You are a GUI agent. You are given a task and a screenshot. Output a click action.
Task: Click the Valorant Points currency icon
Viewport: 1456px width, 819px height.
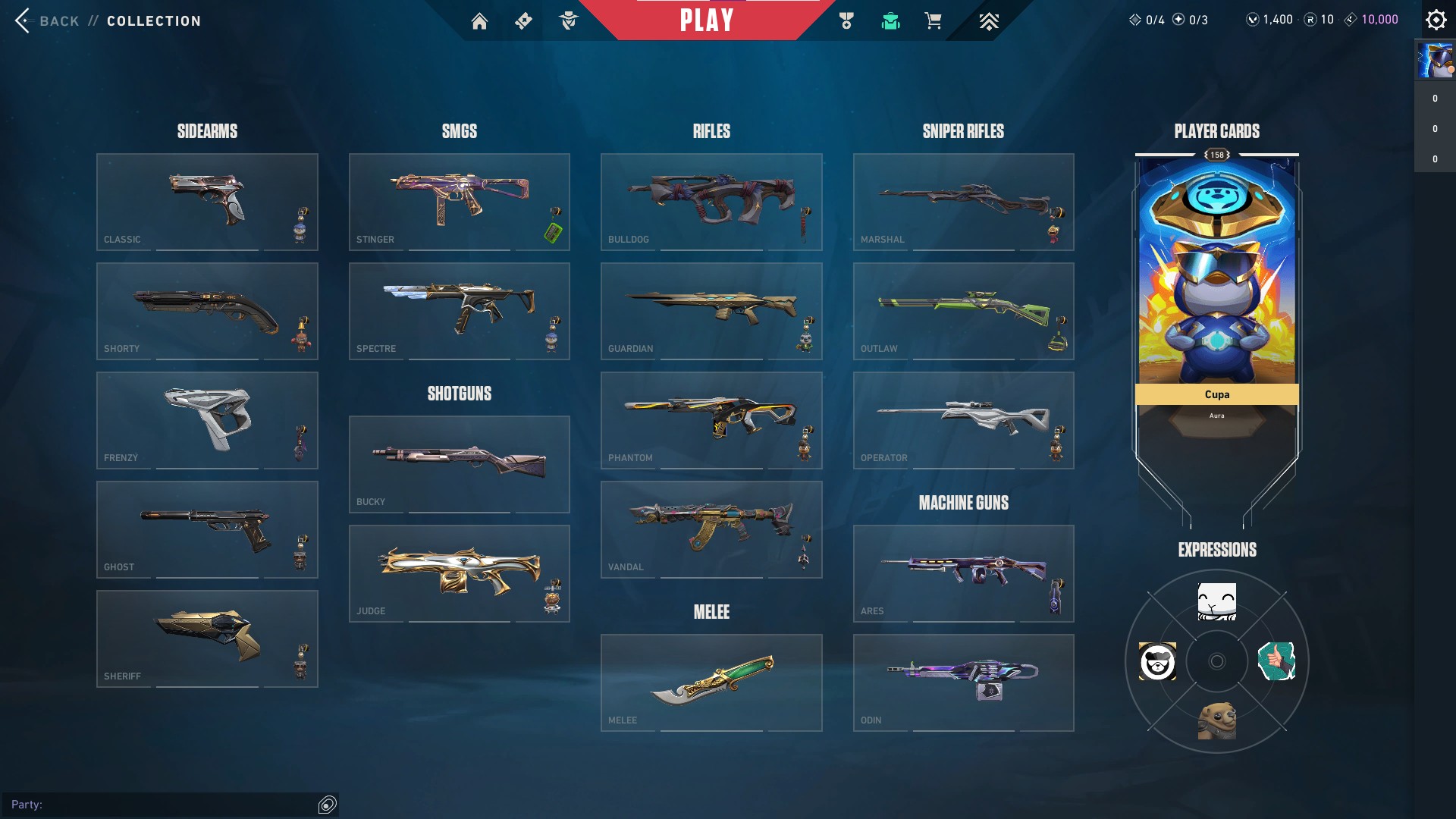point(1253,19)
